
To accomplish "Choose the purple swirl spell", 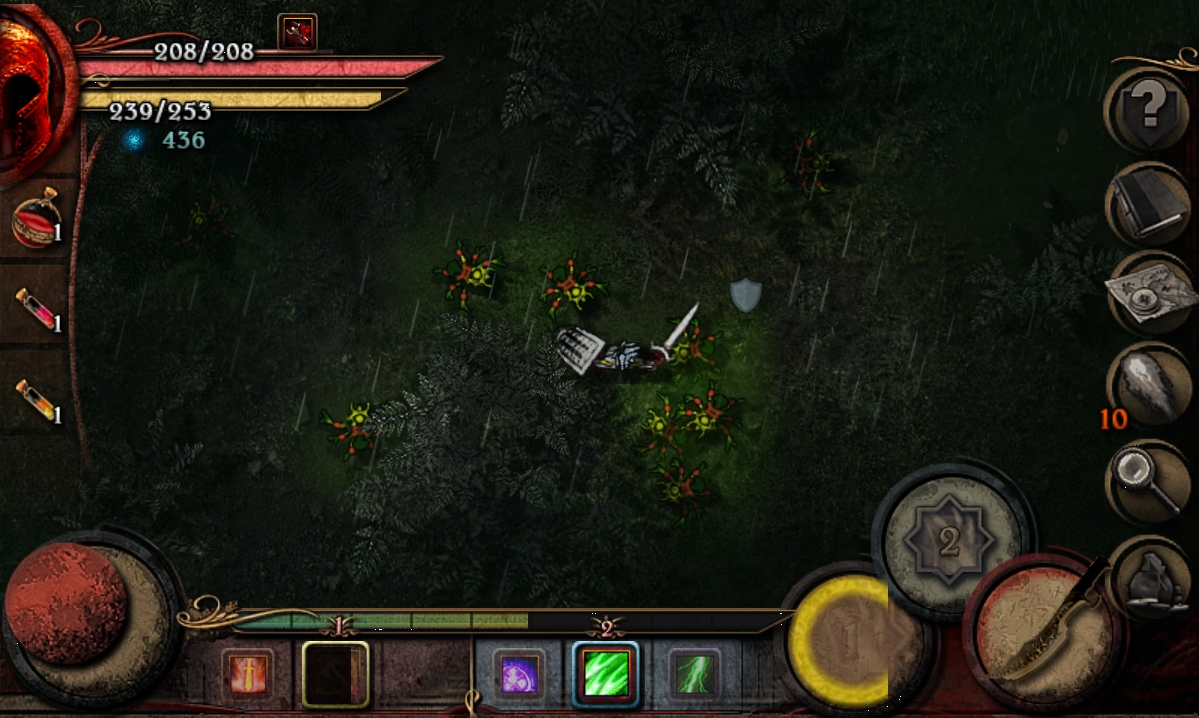I will point(519,673).
